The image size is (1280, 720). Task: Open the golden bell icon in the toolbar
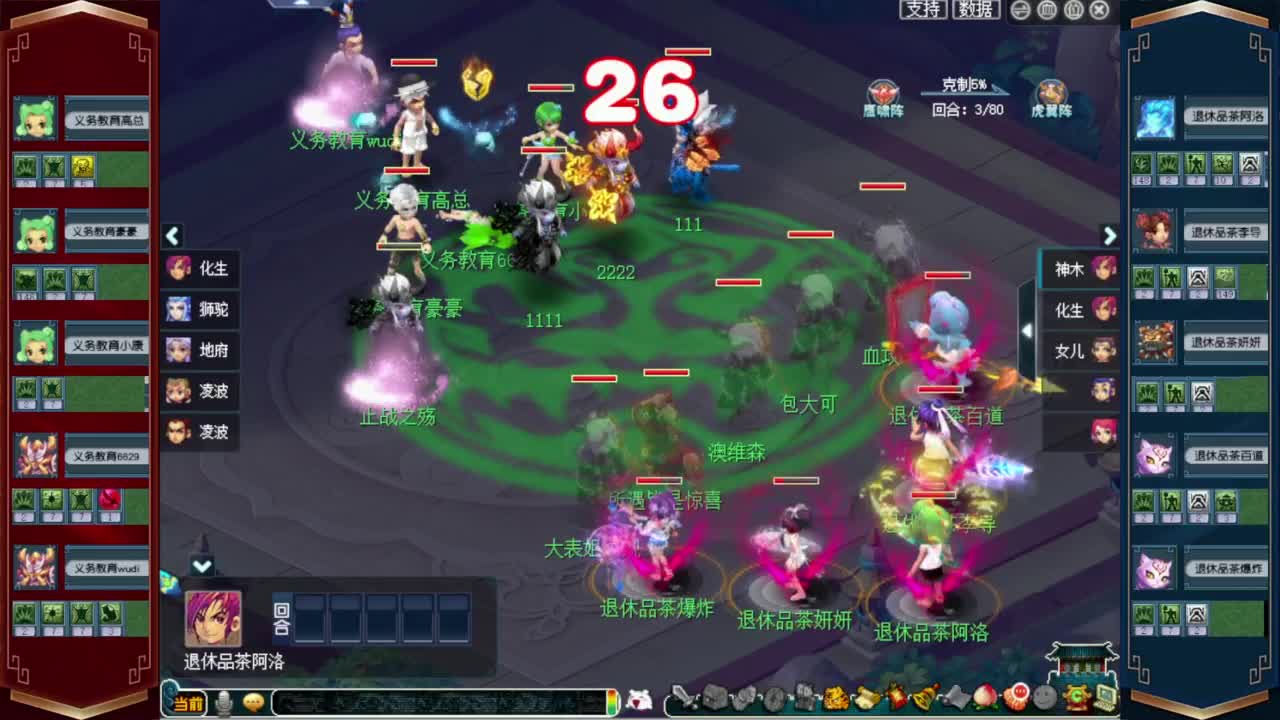coord(921,697)
